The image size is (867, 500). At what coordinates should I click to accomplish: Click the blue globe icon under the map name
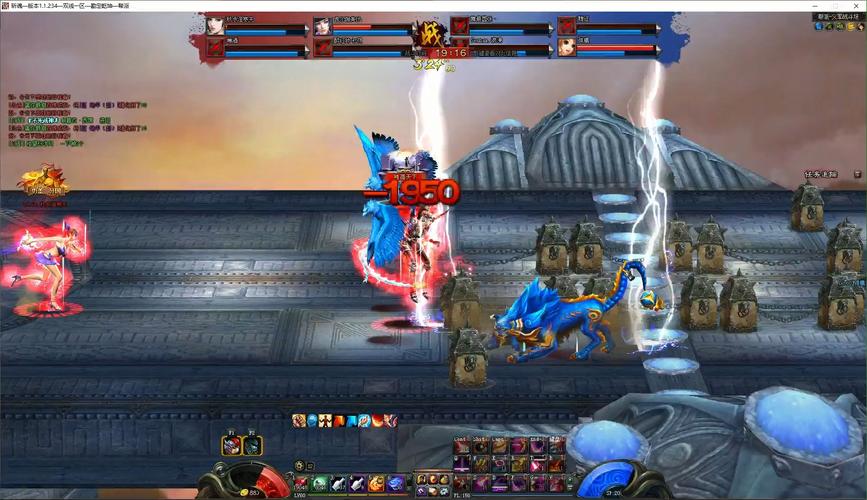819,27
